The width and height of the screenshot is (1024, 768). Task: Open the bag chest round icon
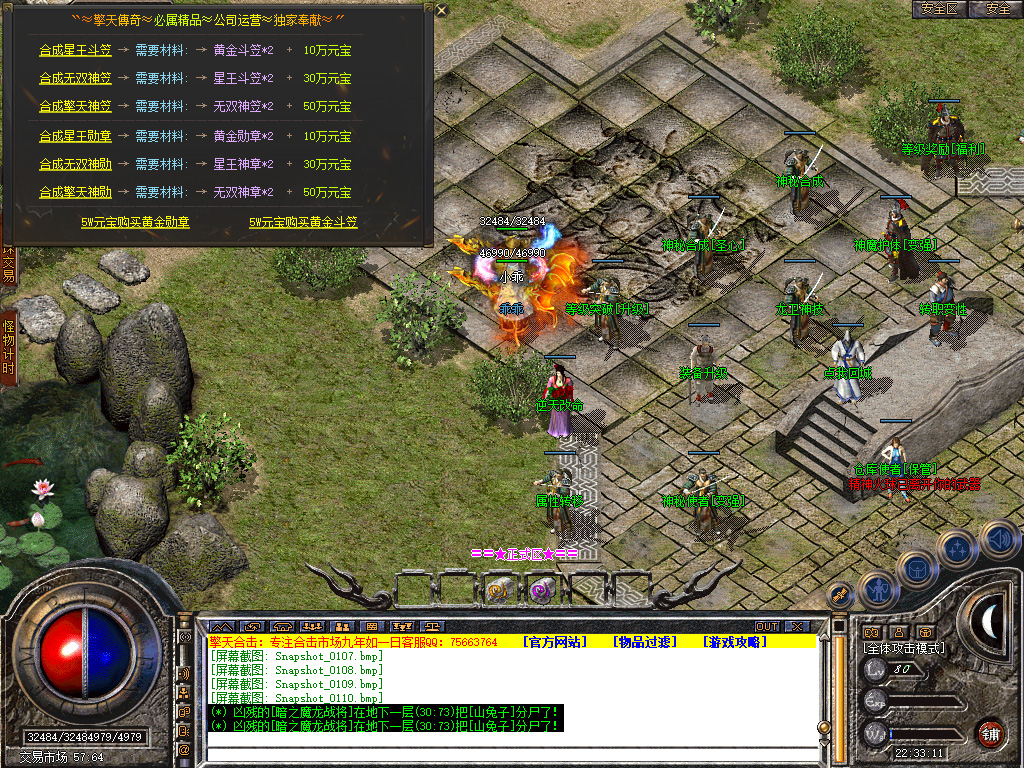915,568
